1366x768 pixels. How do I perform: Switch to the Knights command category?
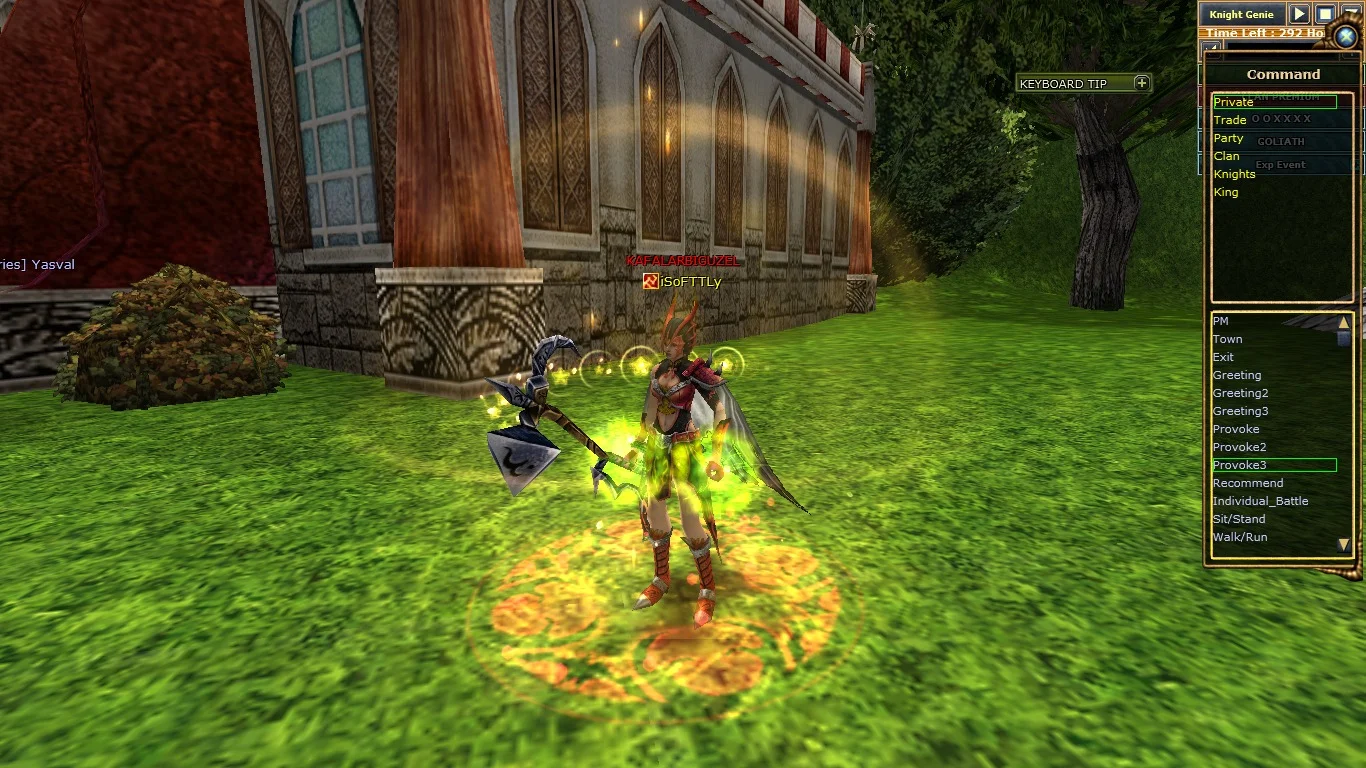tap(1234, 174)
